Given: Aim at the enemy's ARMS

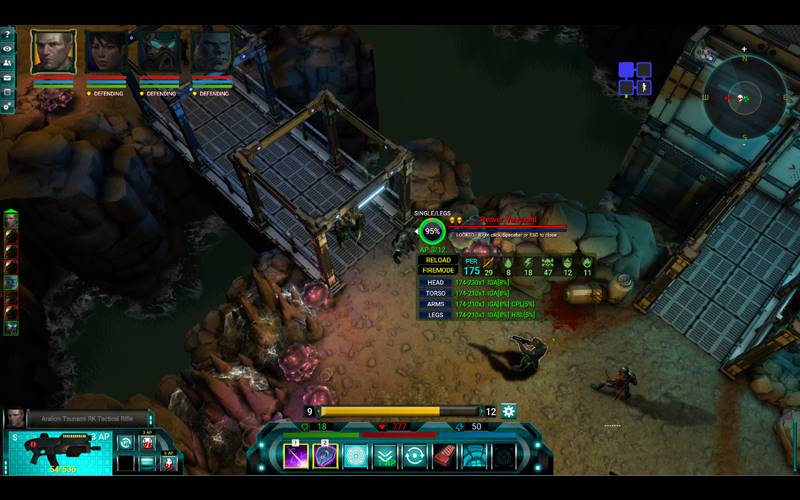Looking at the screenshot, I should click(436, 304).
